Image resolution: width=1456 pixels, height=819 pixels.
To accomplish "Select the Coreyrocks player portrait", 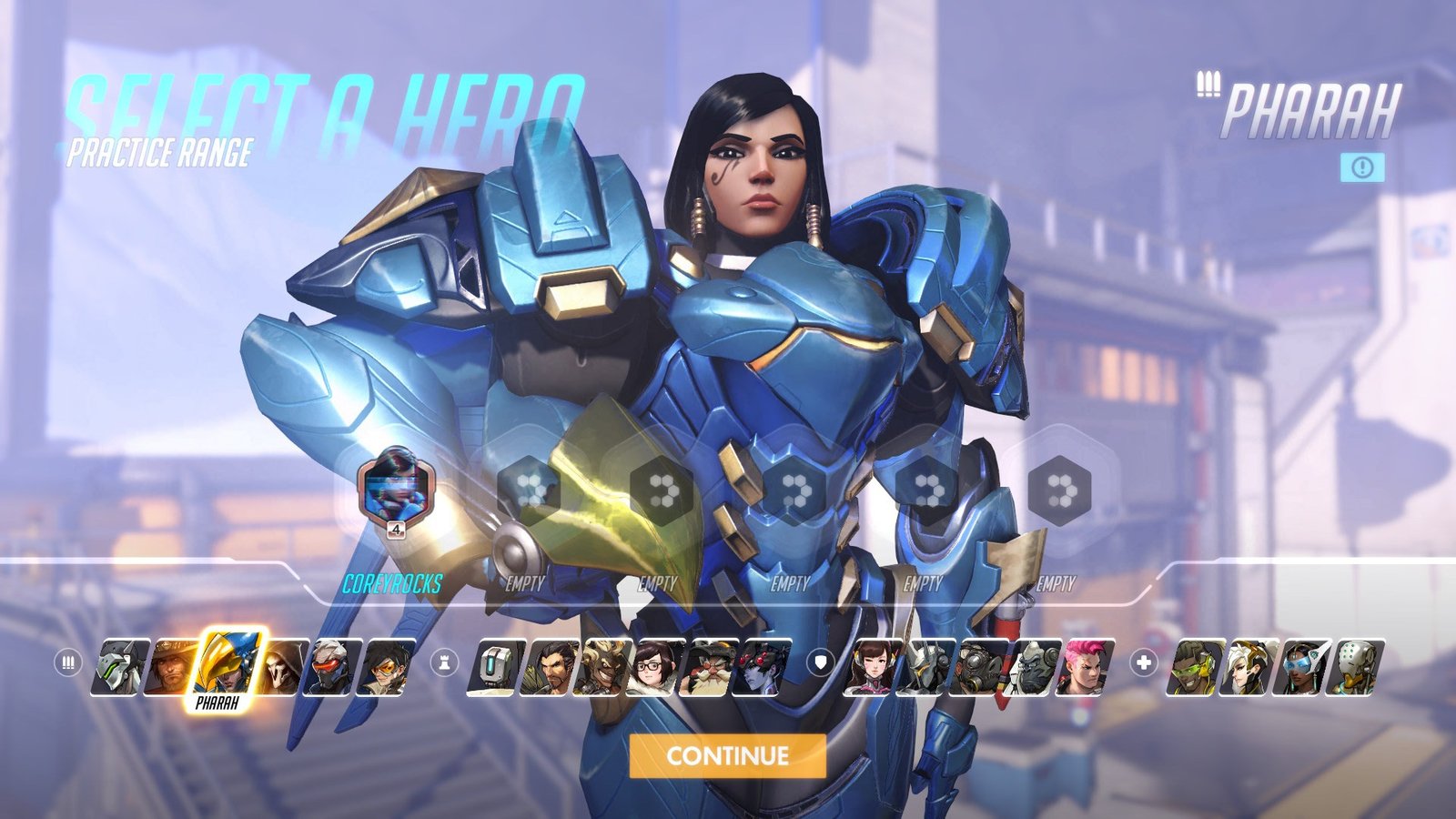I will coord(395,489).
